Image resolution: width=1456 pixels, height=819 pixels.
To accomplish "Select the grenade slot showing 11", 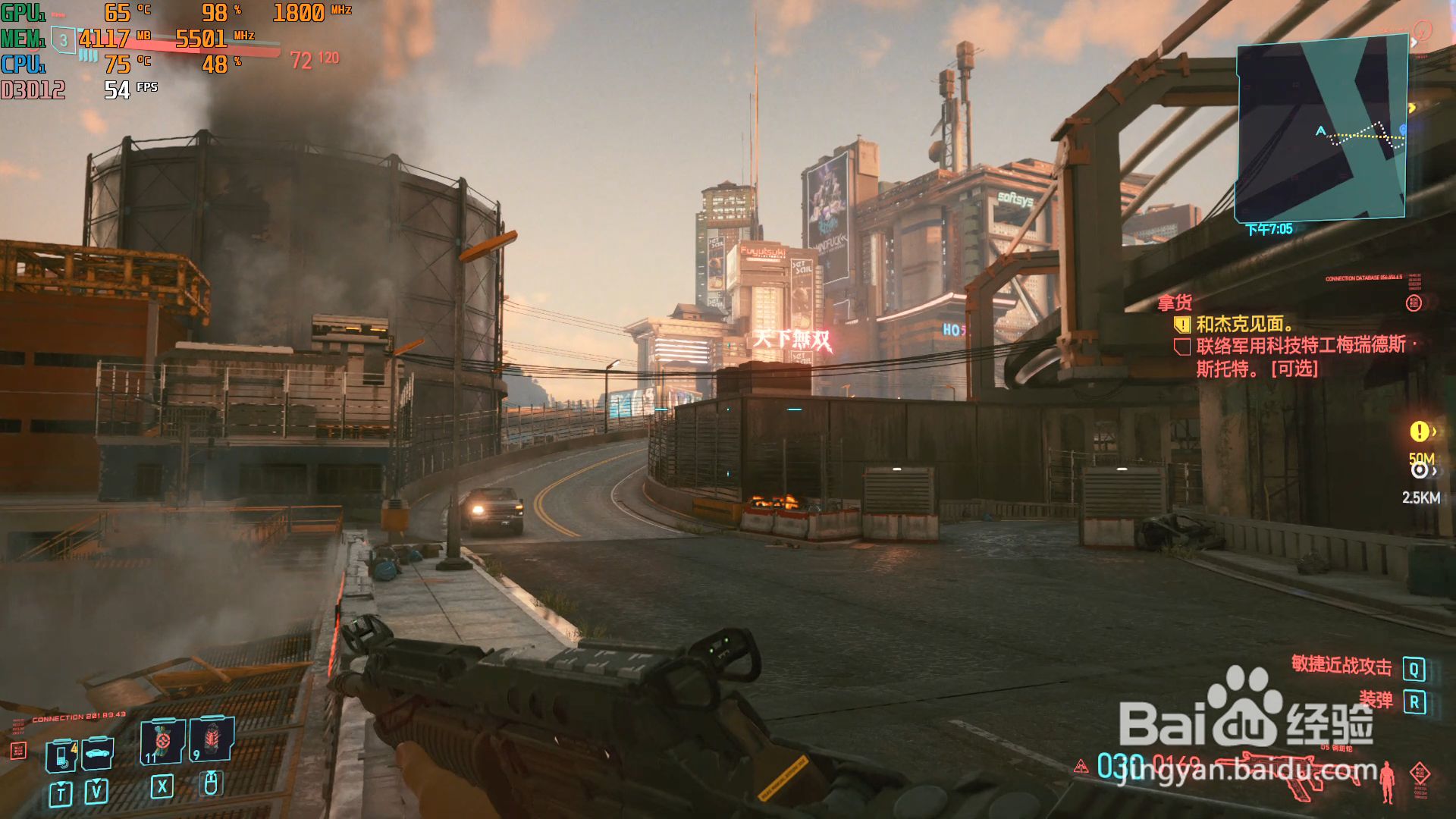I will pos(162,741).
